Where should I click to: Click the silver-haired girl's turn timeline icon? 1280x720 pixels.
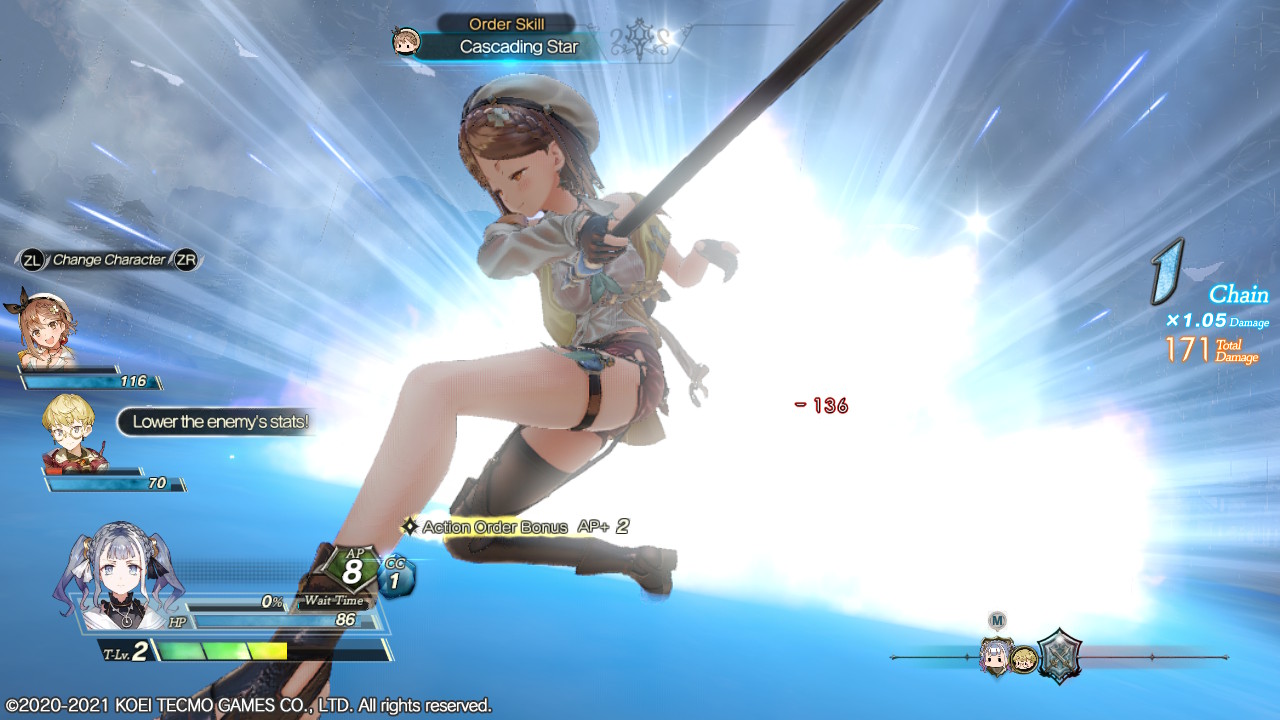click(x=997, y=656)
